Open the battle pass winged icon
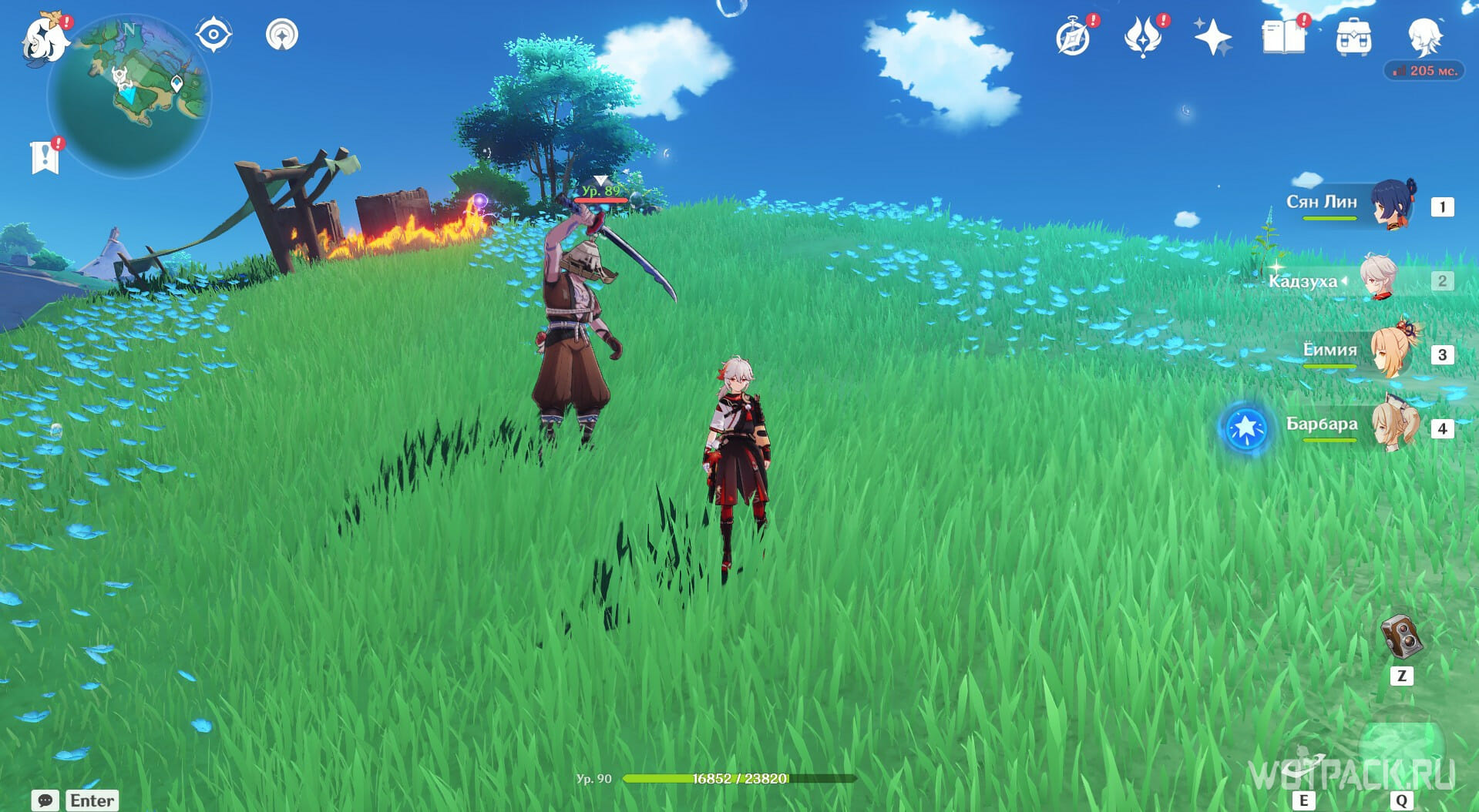 point(1142,37)
